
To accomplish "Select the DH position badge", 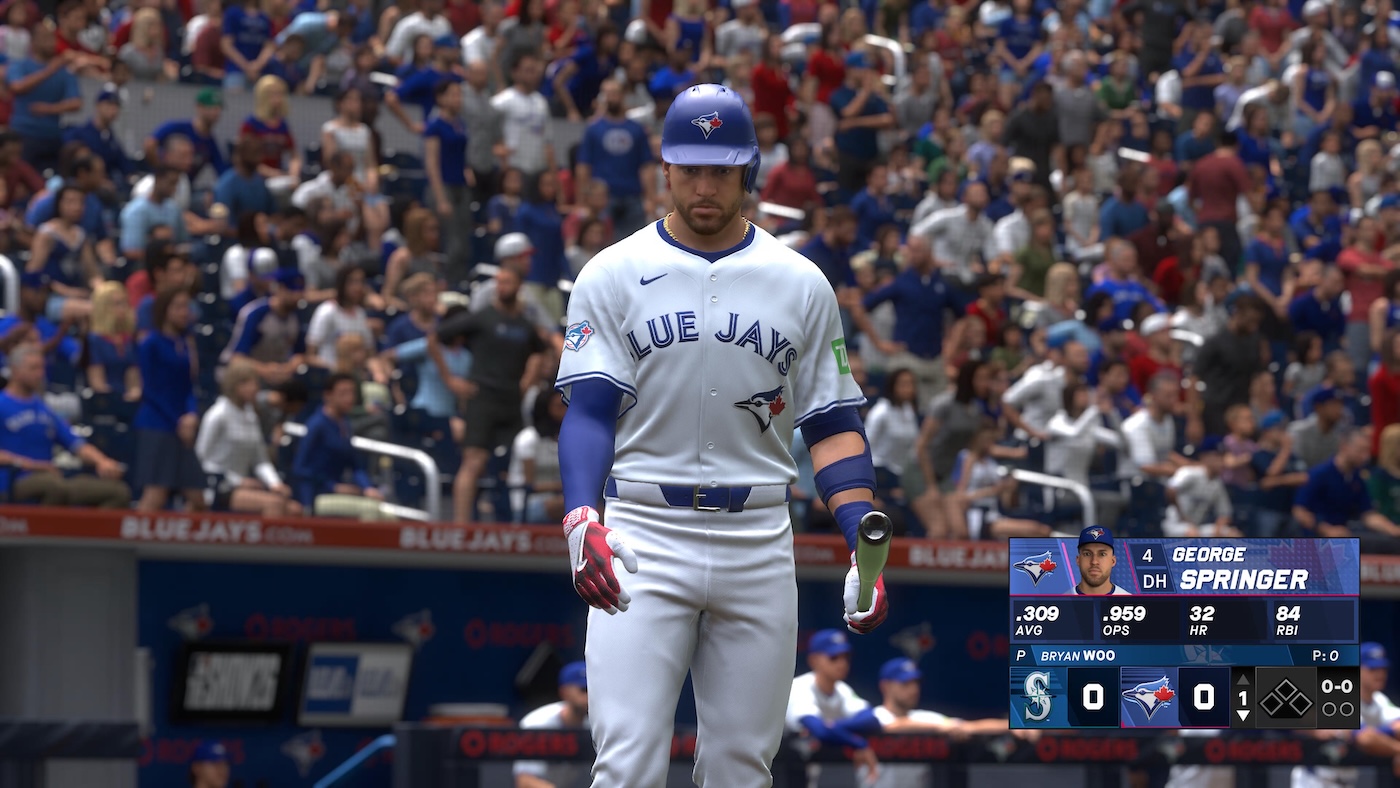I will (1154, 580).
